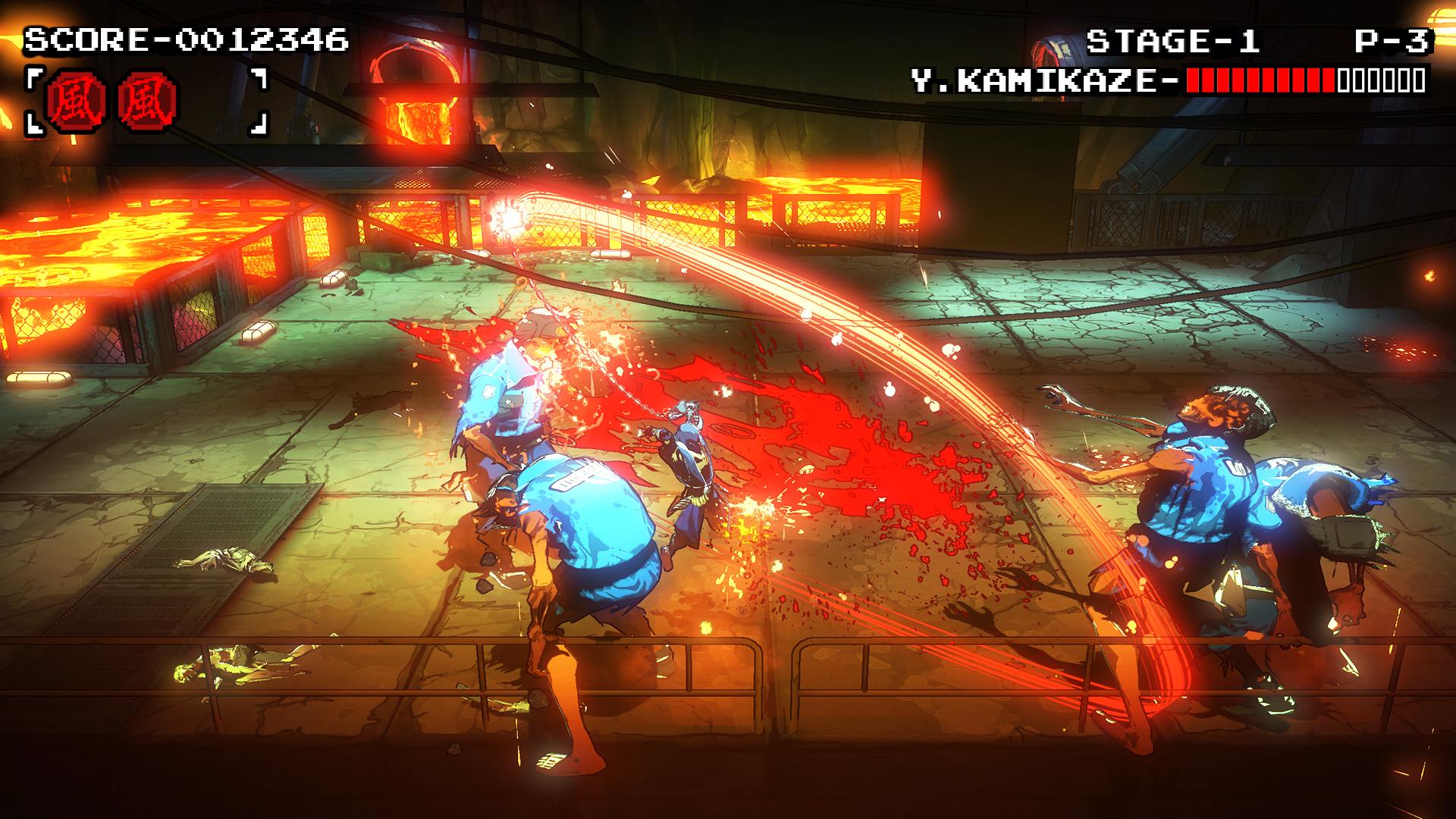The height and width of the screenshot is (819, 1456).
Task: Toggle the top-left HUD bracket frame
Action: click(33, 76)
